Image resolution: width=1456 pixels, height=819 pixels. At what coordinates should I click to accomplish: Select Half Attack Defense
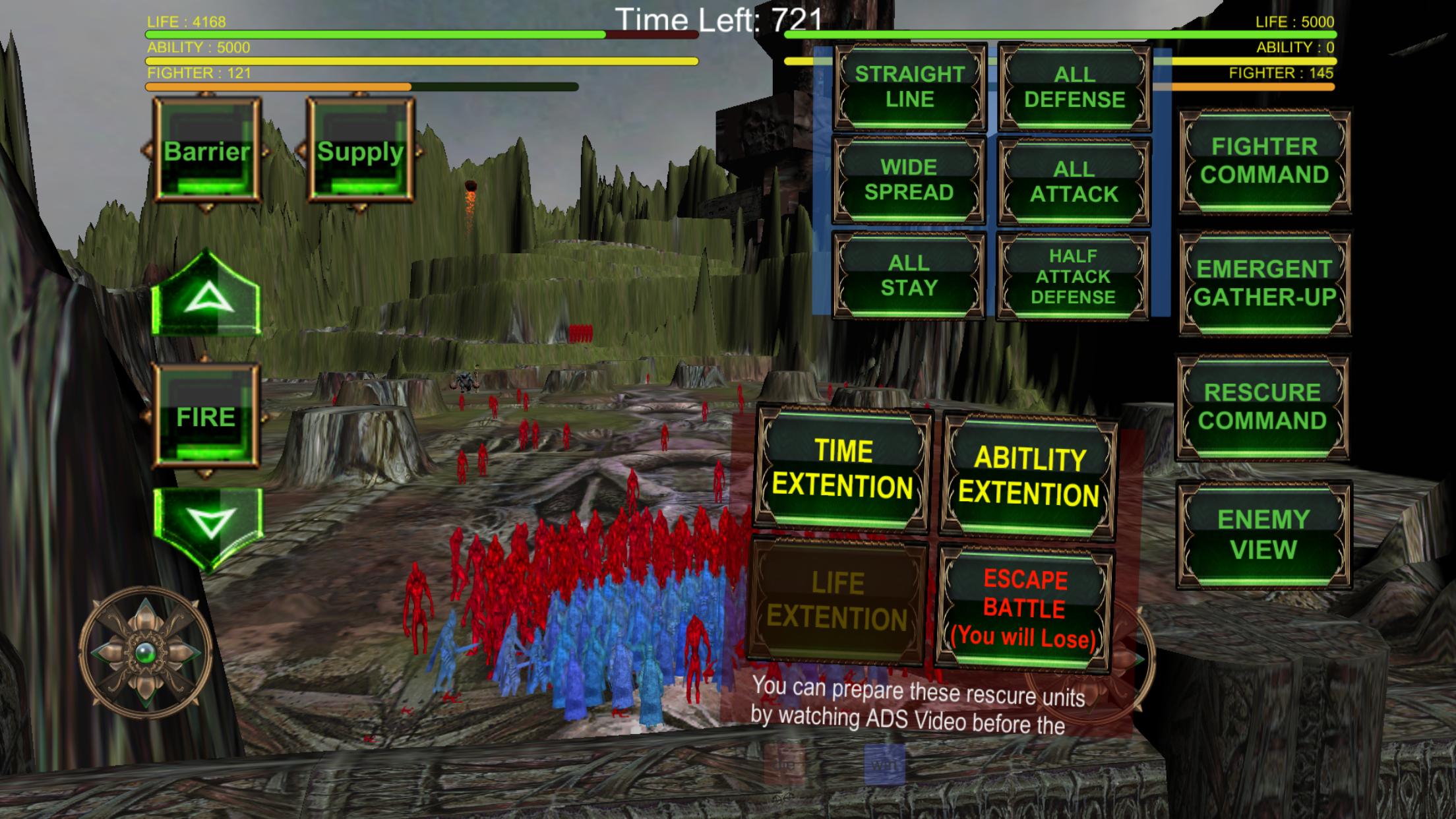(x=1073, y=276)
